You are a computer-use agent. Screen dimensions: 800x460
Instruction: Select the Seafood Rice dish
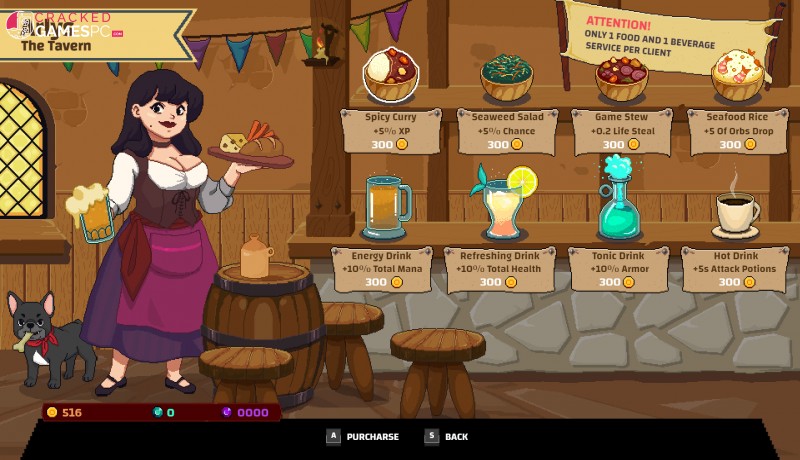tap(738, 75)
